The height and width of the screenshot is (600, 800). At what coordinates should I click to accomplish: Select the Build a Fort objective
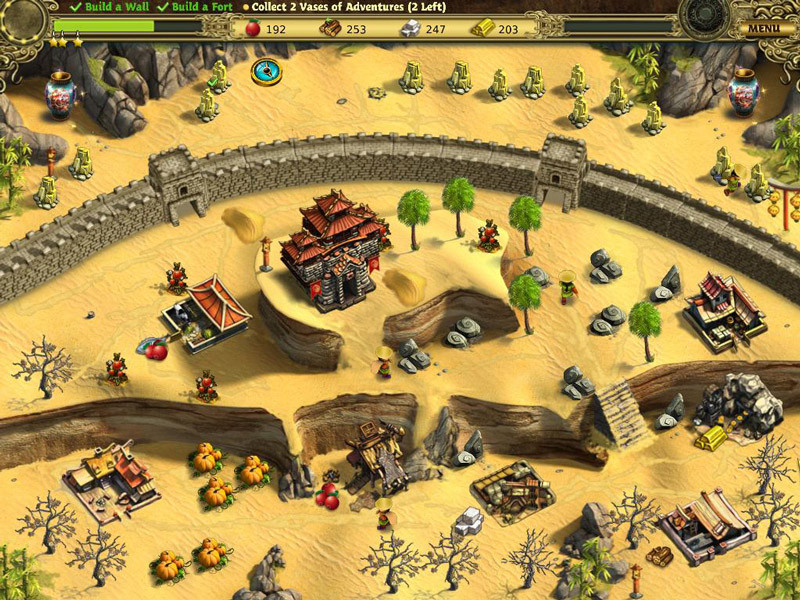197,7
